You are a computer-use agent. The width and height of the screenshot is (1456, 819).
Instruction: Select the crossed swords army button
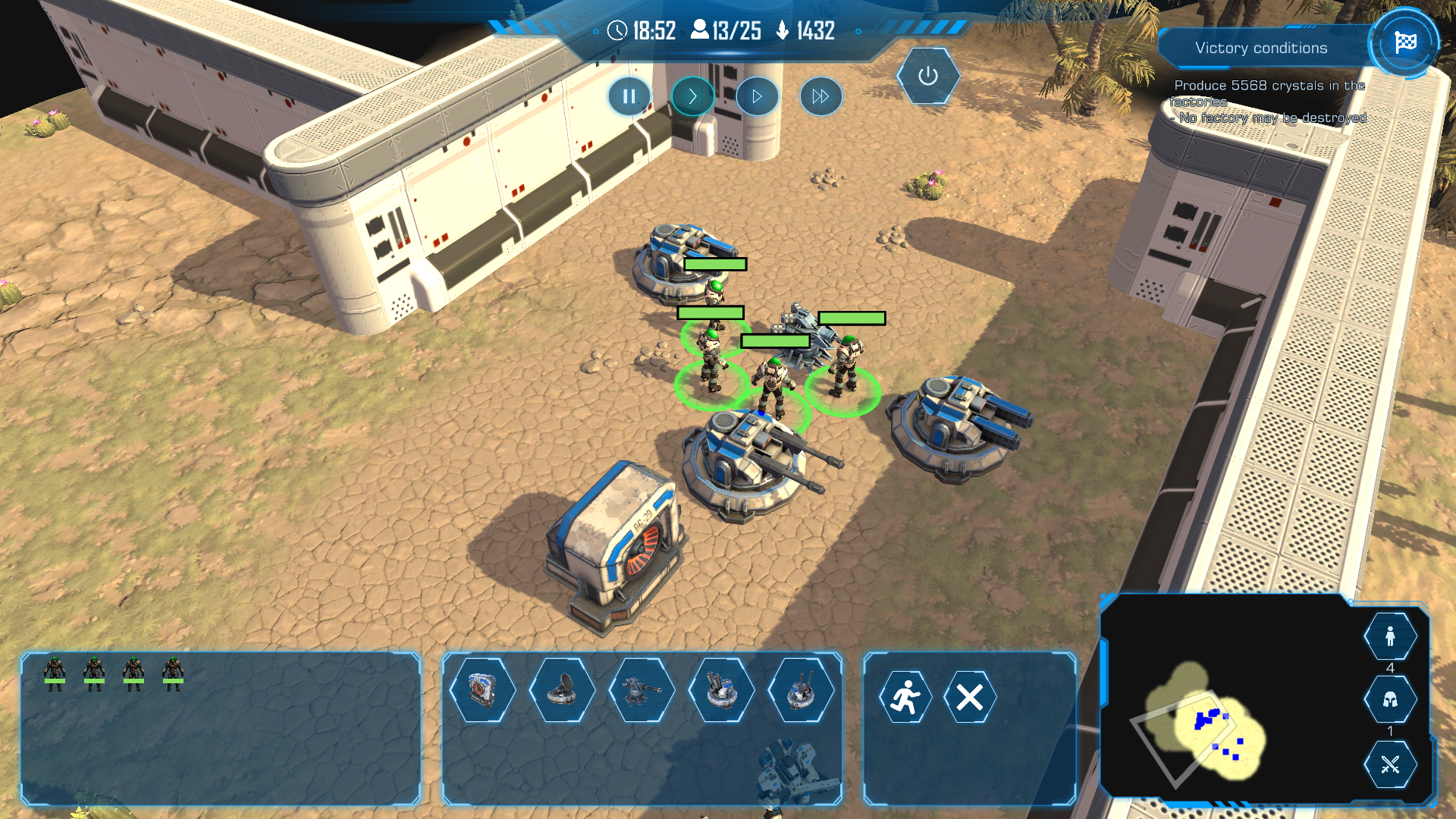point(1390,764)
